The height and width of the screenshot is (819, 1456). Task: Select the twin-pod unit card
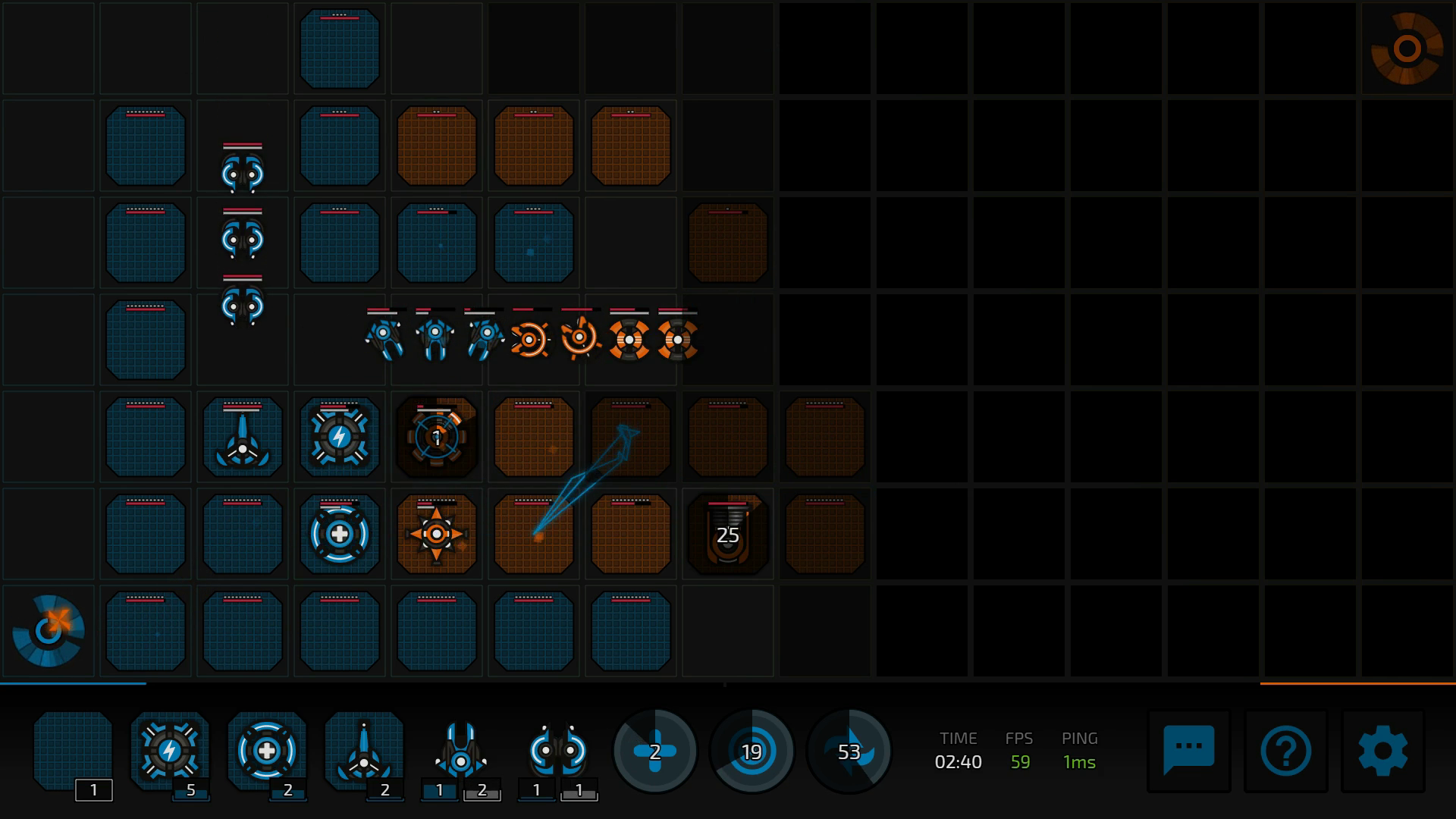pyautogui.click(x=558, y=751)
